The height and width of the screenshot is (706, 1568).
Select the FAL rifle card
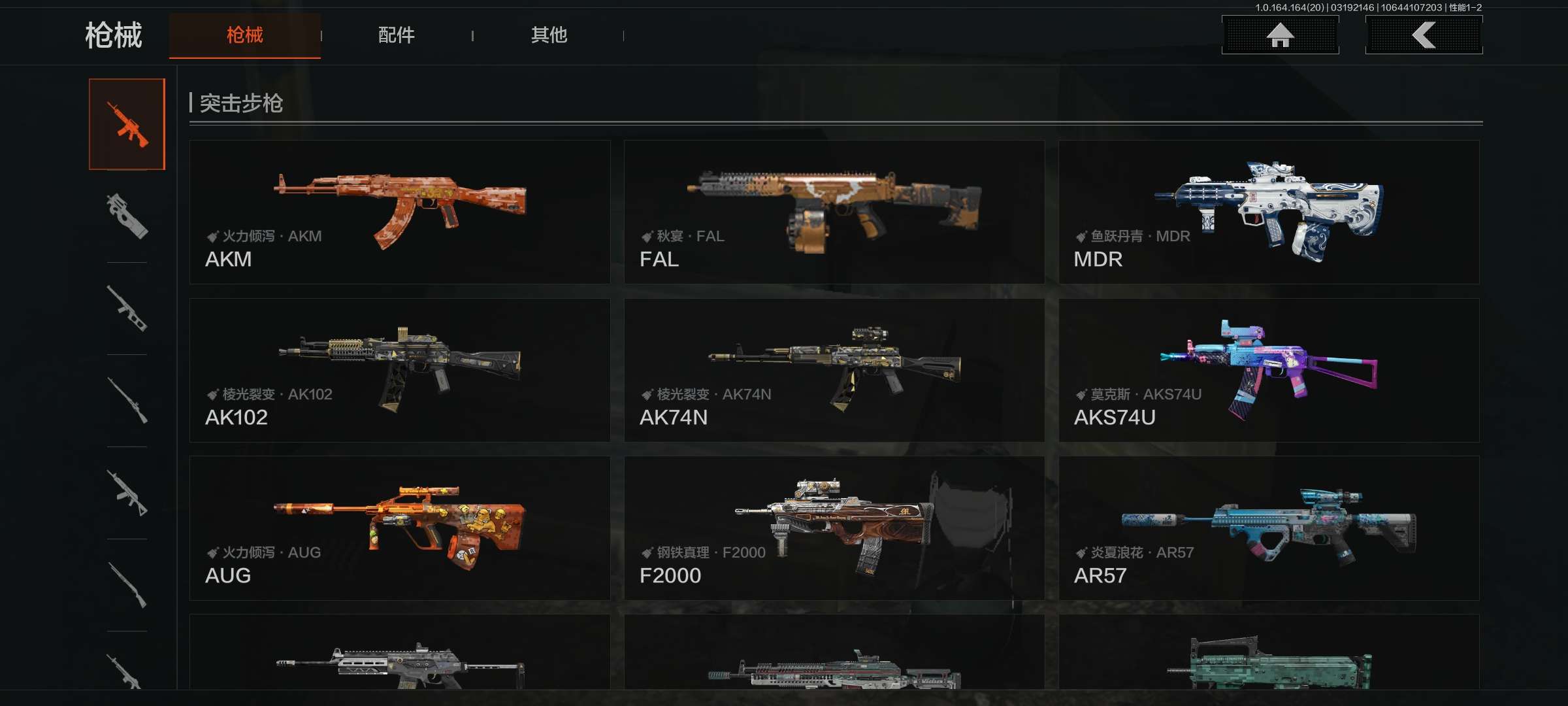pyautogui.click(x=834, y=212)
